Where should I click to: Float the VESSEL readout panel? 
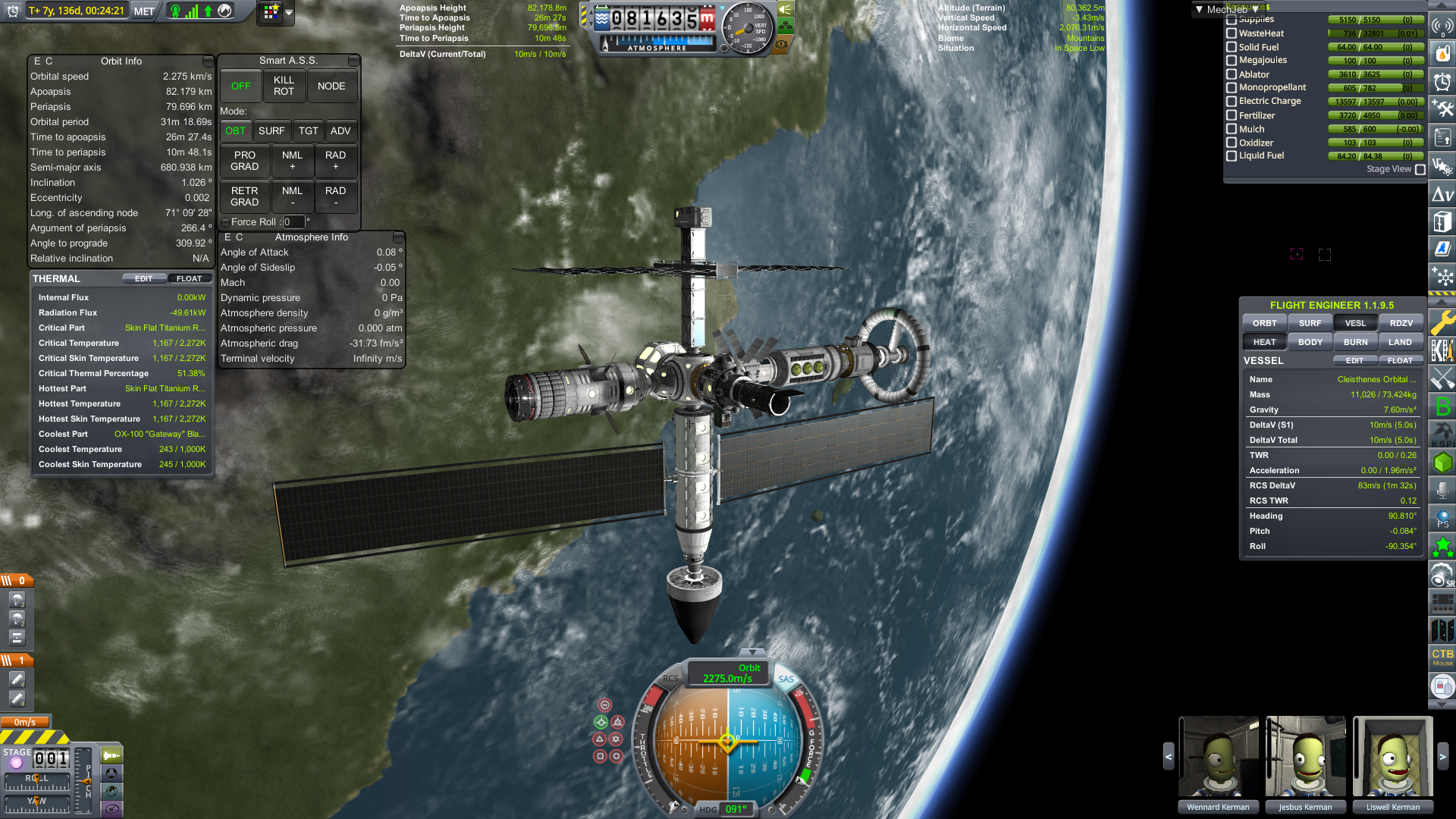[x=1400, y=361]
